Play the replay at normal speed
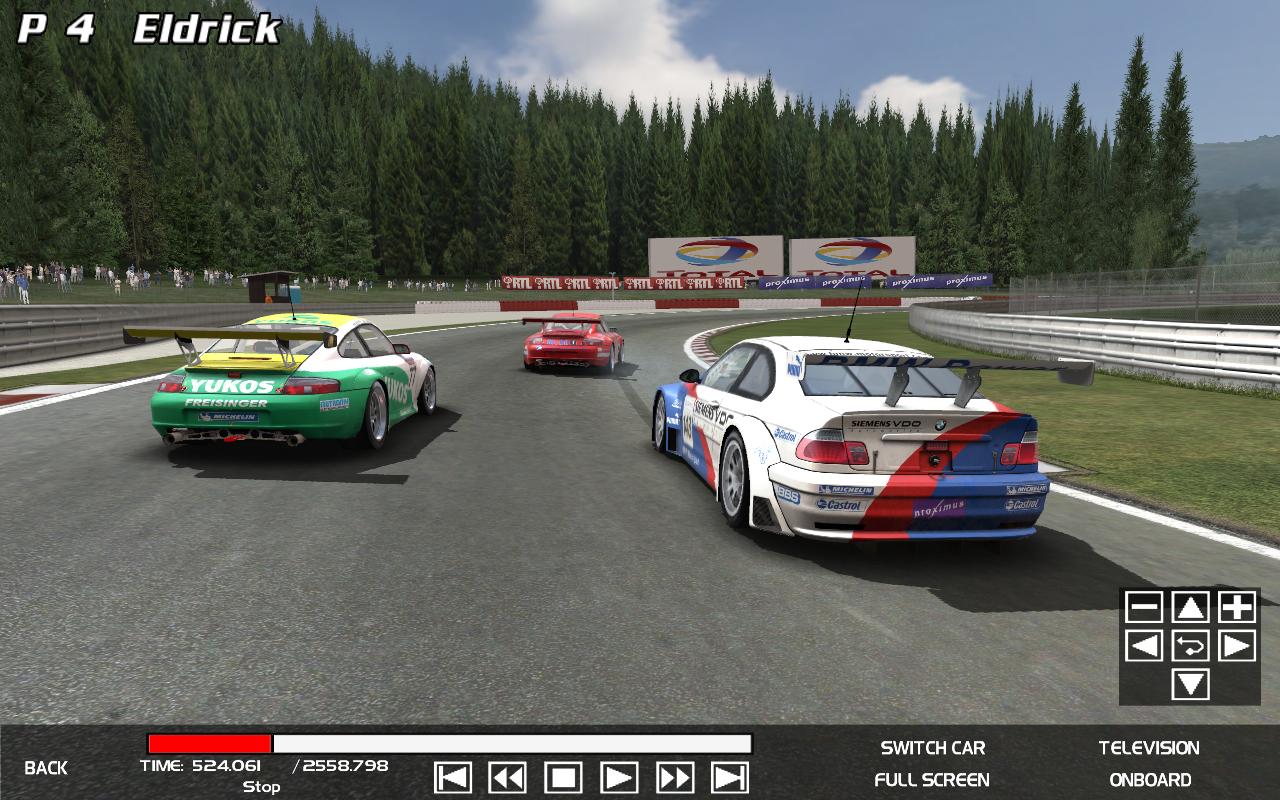 click(x=619, y=778)
